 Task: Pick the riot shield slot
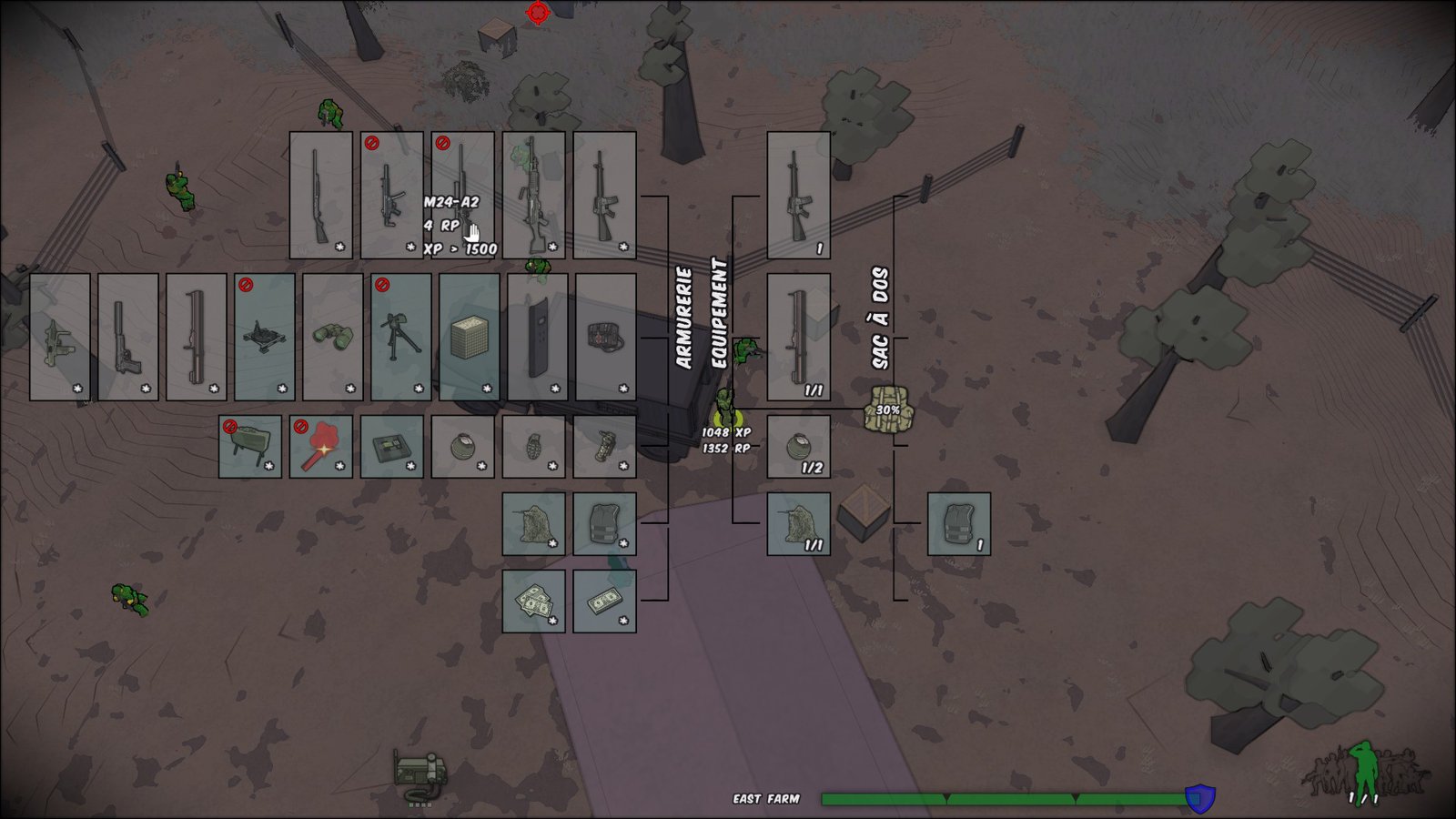pos(538,337)
